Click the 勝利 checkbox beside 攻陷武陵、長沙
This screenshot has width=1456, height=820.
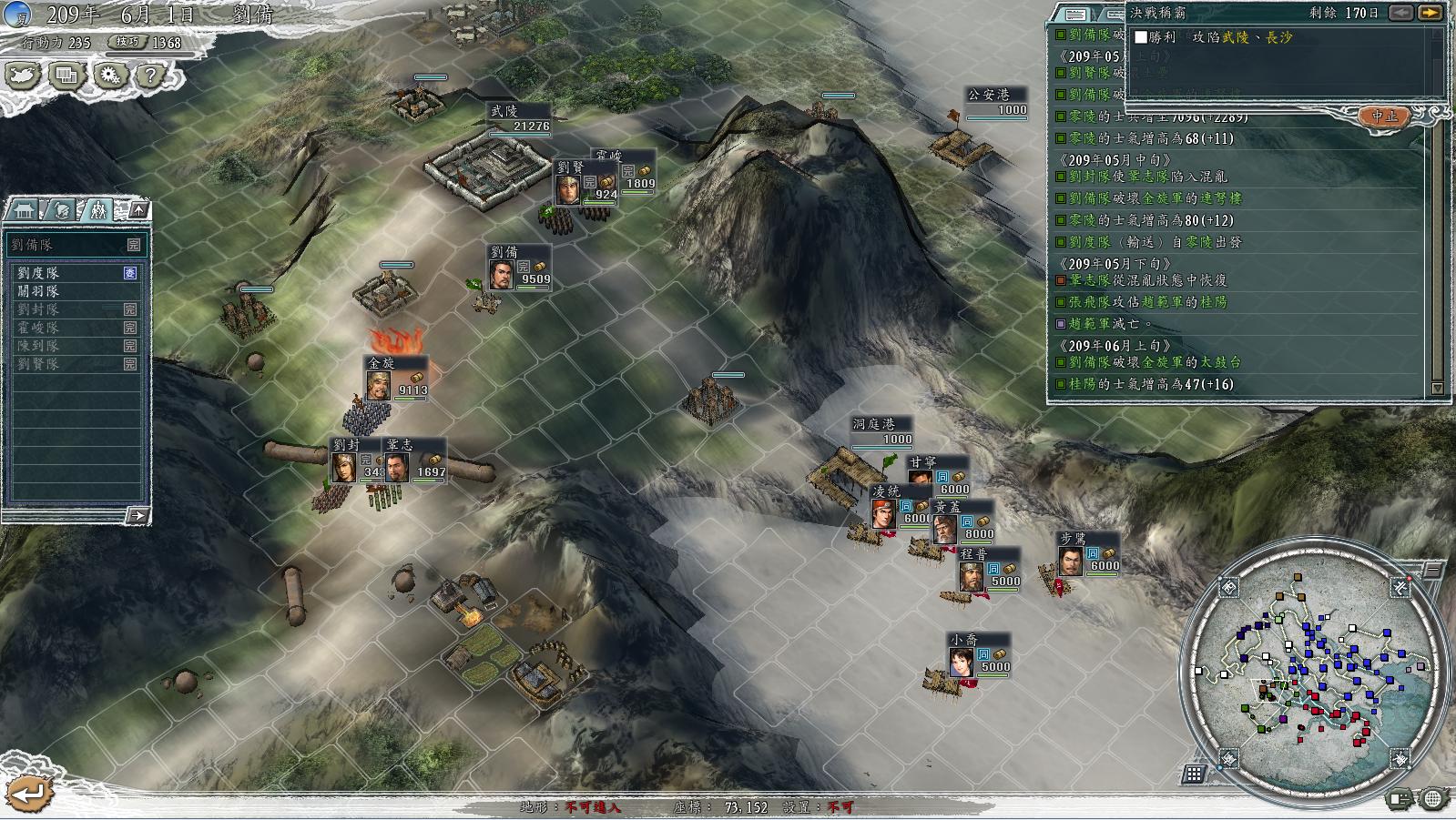(x=1141, y=36)
